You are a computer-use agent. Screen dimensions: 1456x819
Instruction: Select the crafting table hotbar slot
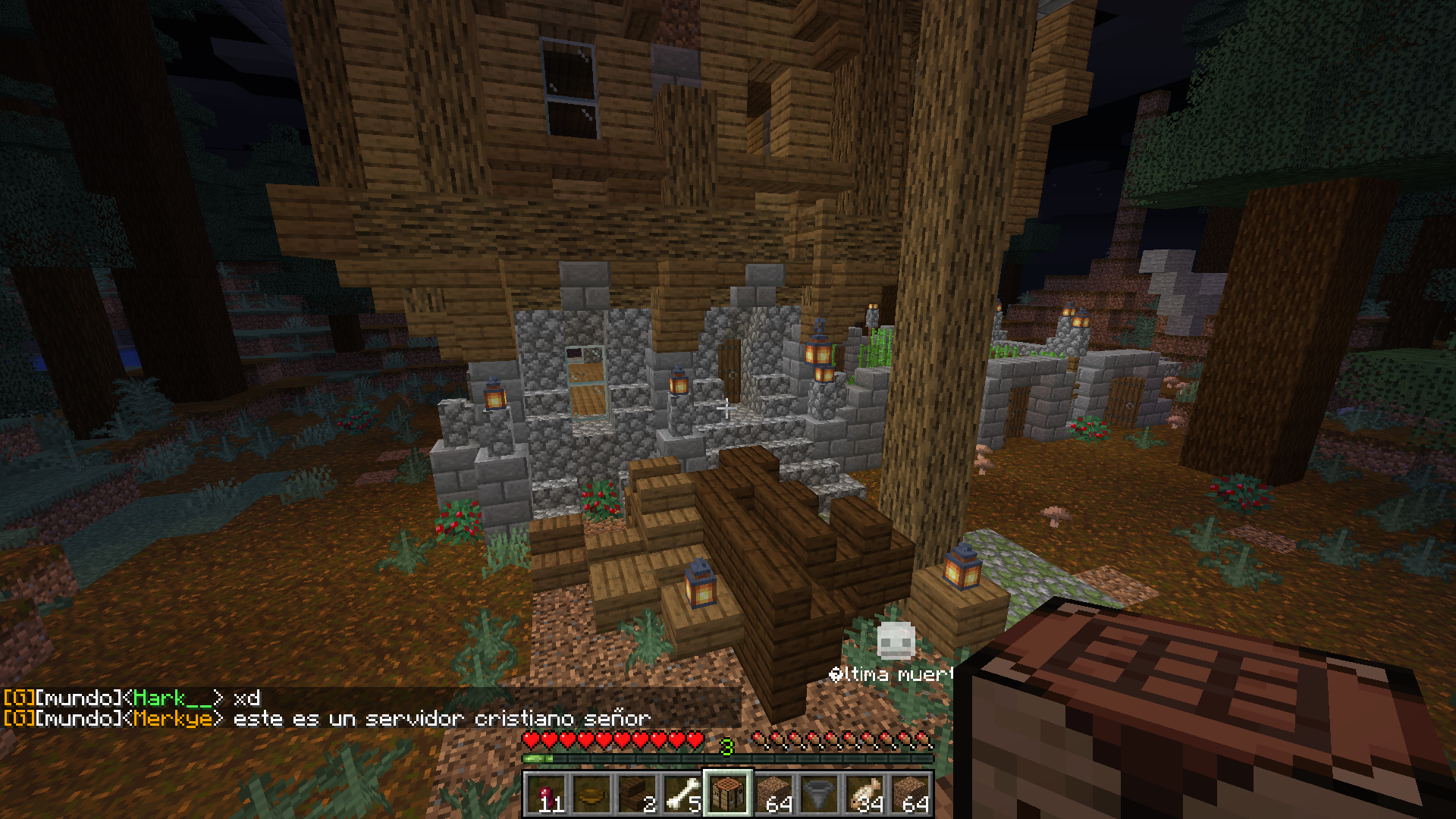(728, 794)
